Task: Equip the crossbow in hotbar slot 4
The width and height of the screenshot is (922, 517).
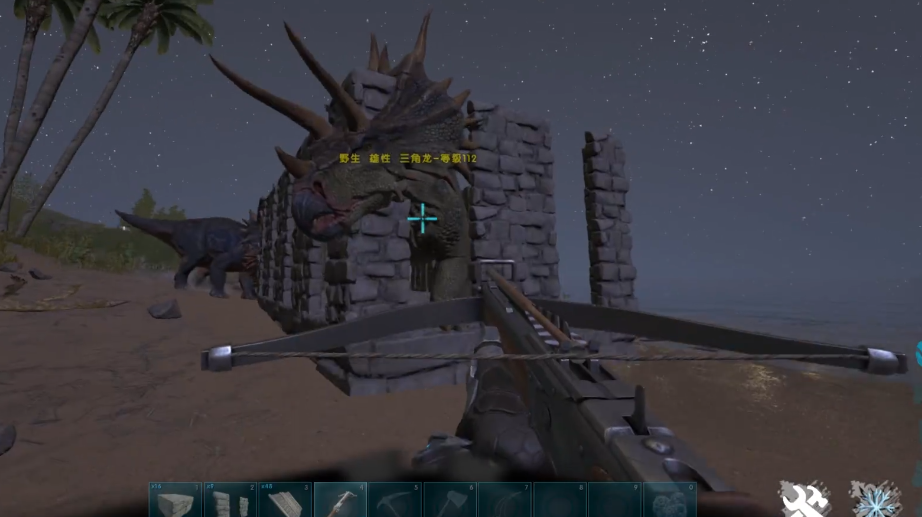Action: (340, 500)
